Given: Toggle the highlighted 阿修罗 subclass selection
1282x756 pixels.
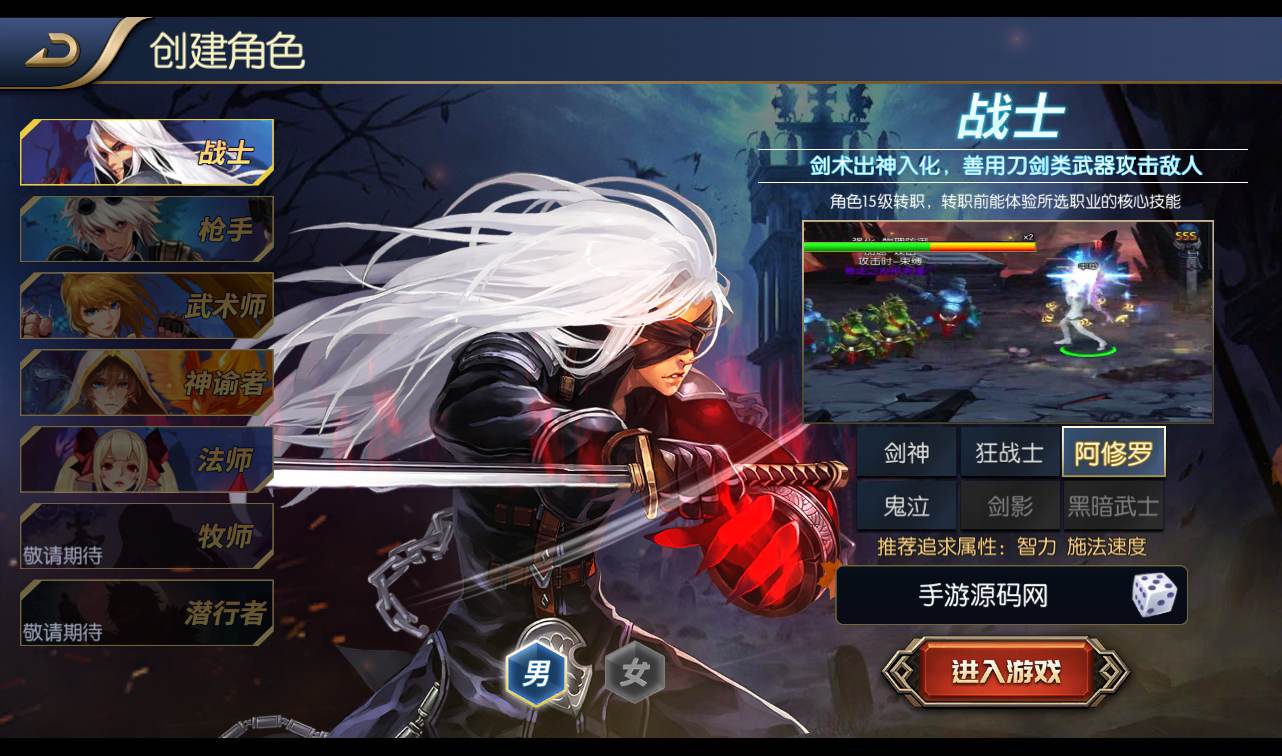Looking at the screenshot, I should click(x=1112, y=452).
